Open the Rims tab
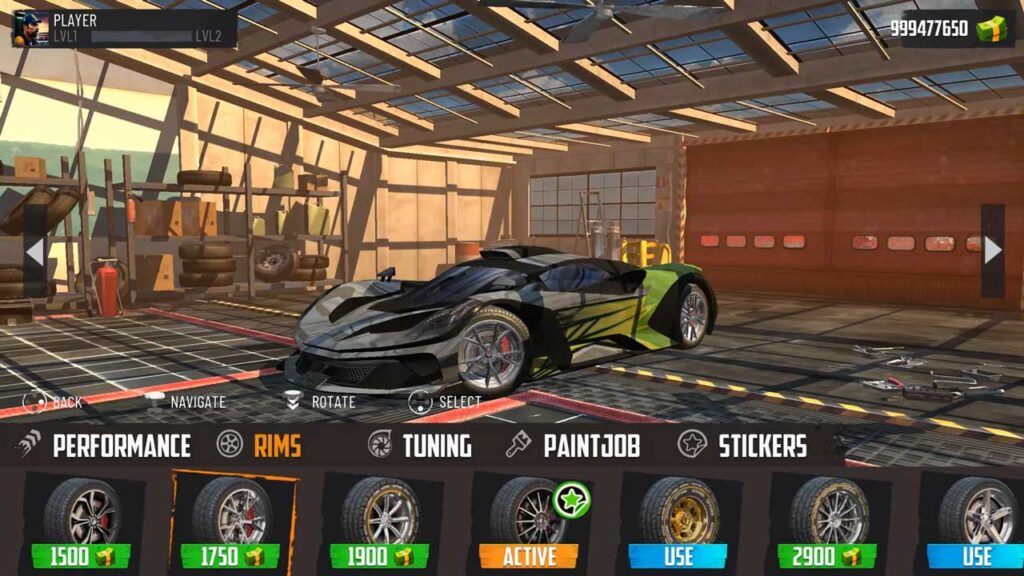 (260, 446)
